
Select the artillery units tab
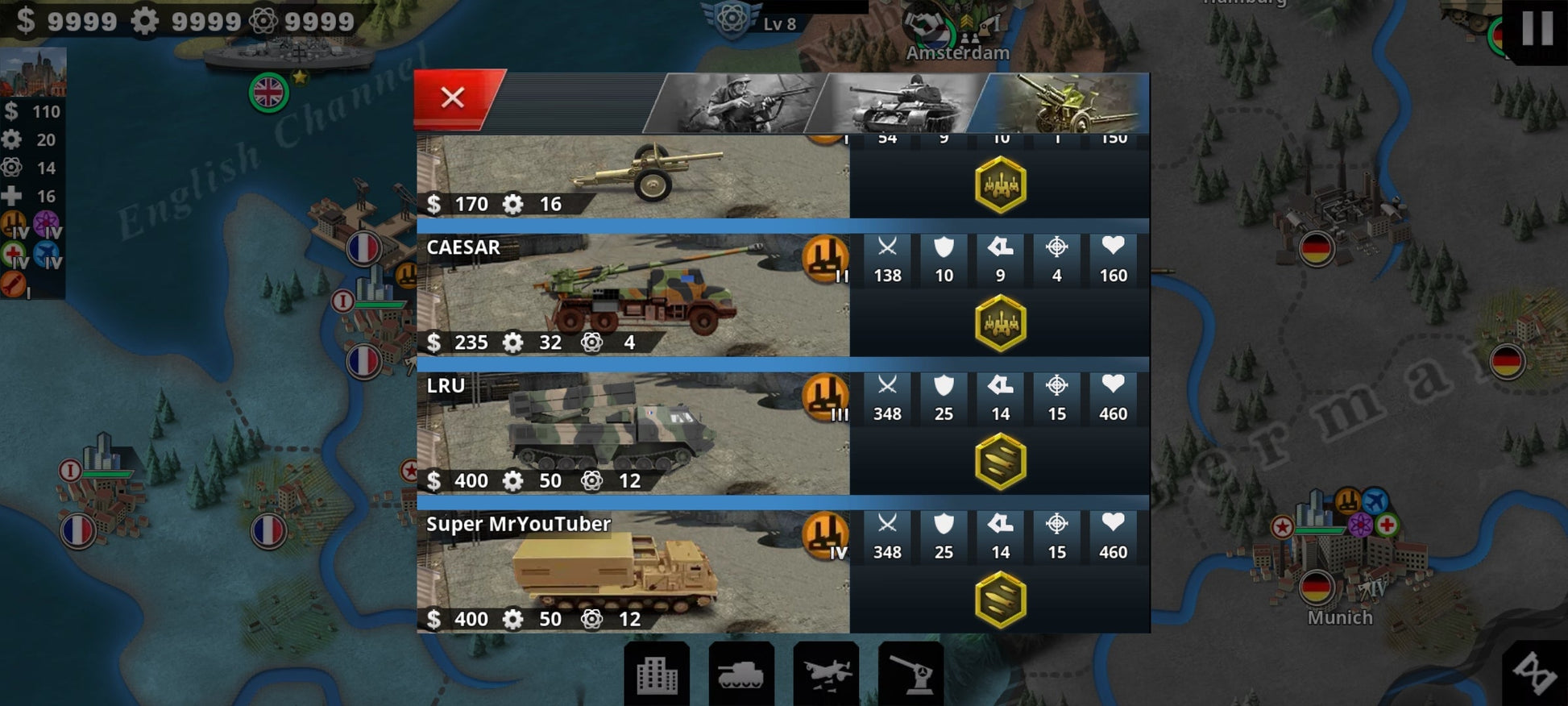(1062, 103)
